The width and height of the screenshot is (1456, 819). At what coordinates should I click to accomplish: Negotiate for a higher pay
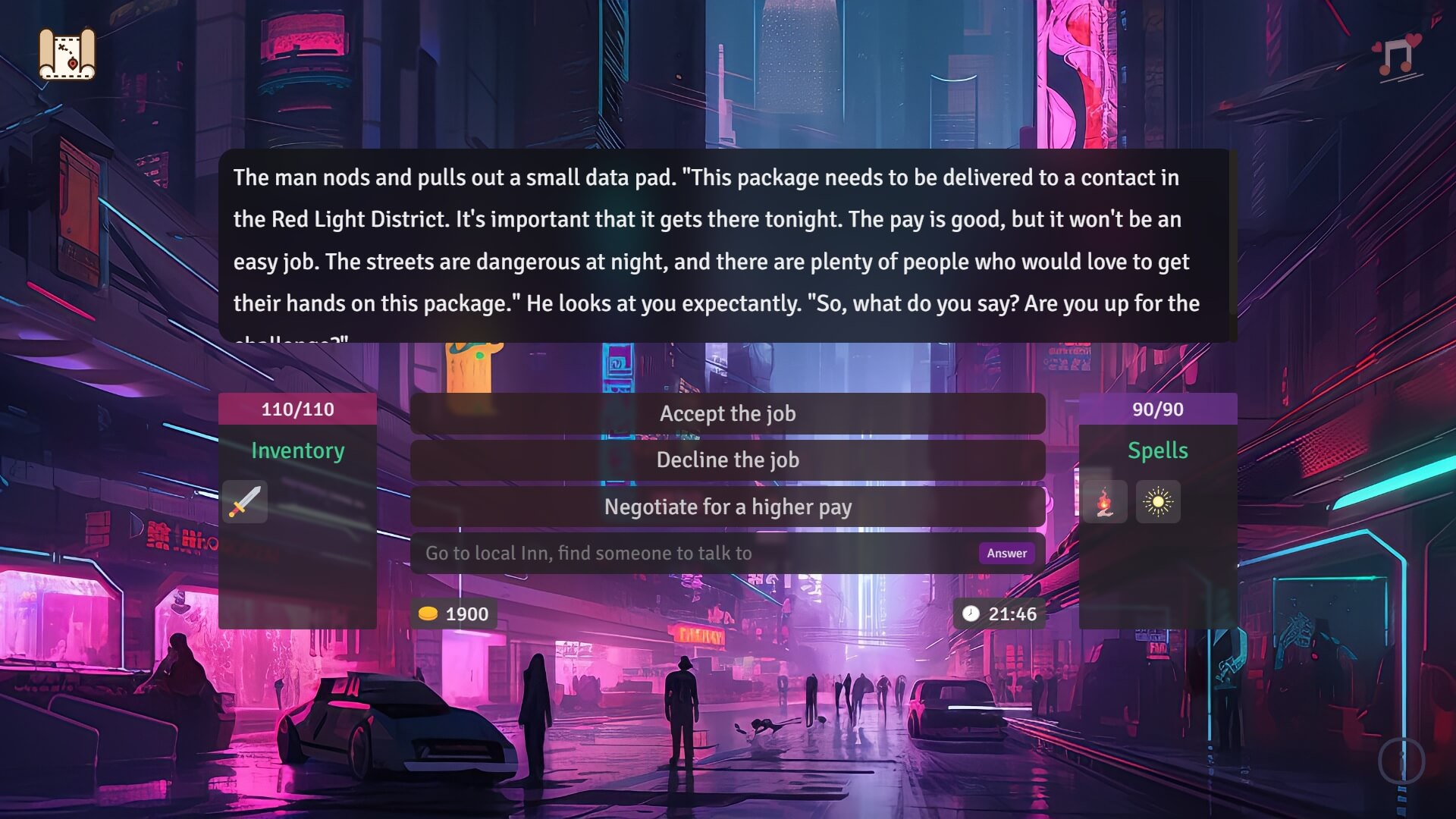point(727,507)
